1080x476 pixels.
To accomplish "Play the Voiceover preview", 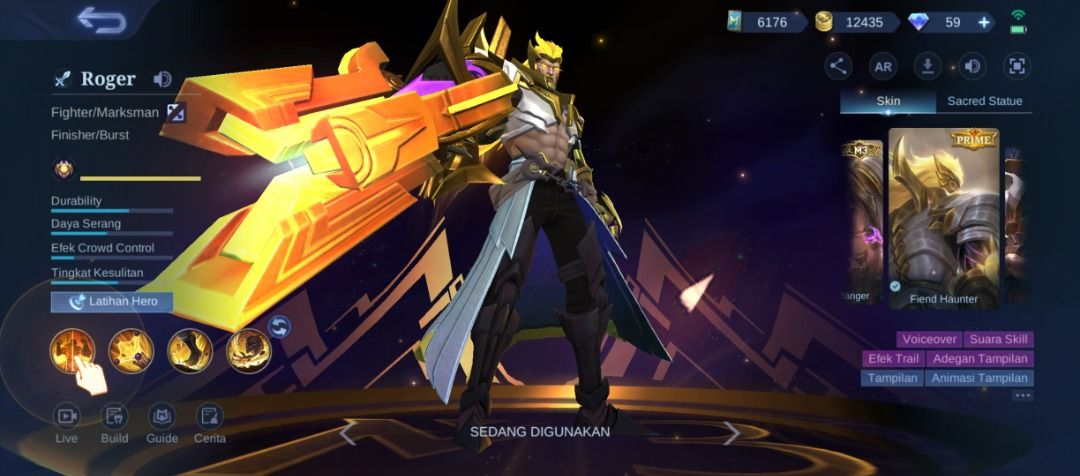I will [x=930, y=340].
